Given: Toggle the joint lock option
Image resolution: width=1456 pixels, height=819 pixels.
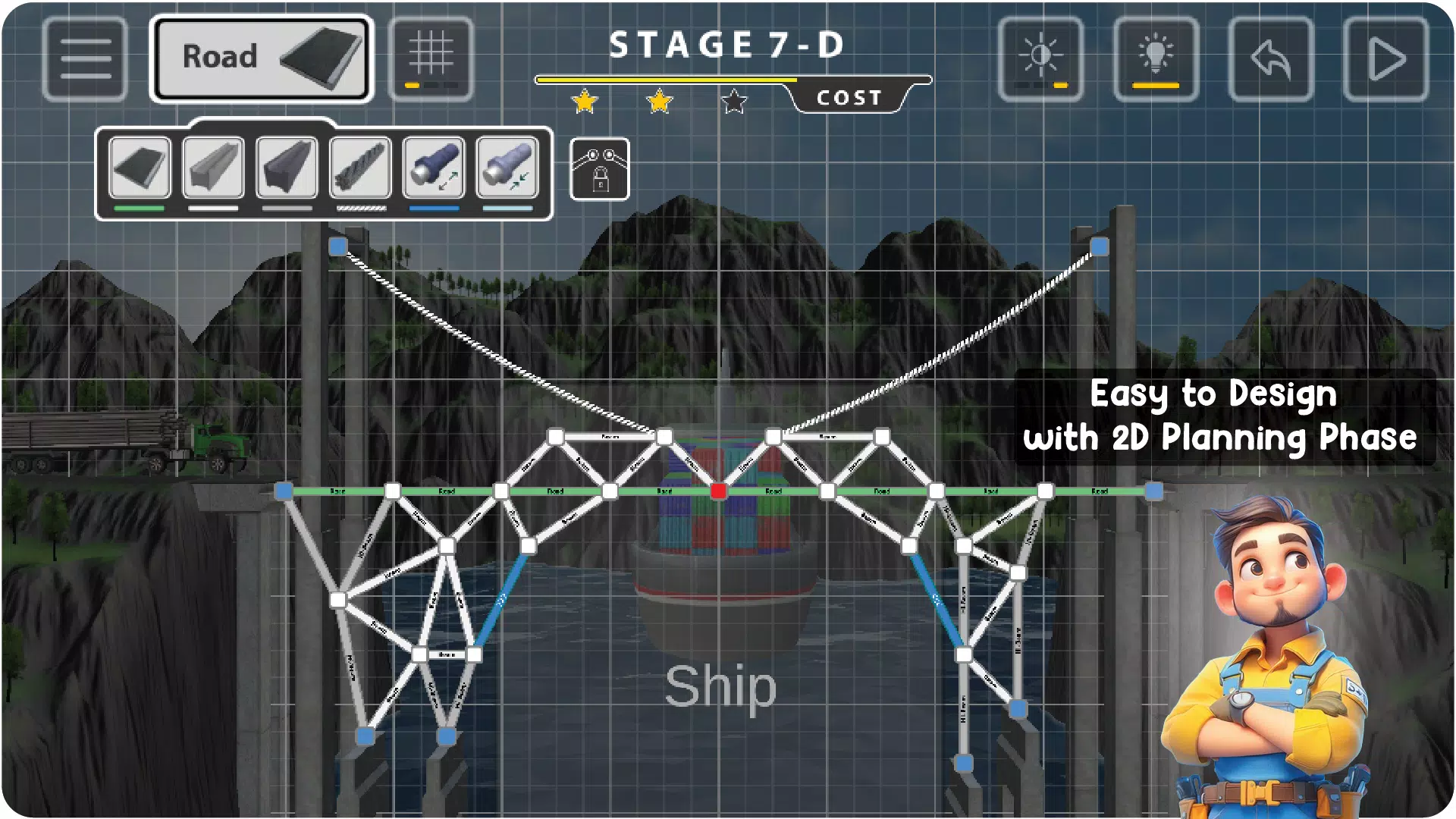Looking at the screenshot, I should pyautogui.click(x=599, y=170).
